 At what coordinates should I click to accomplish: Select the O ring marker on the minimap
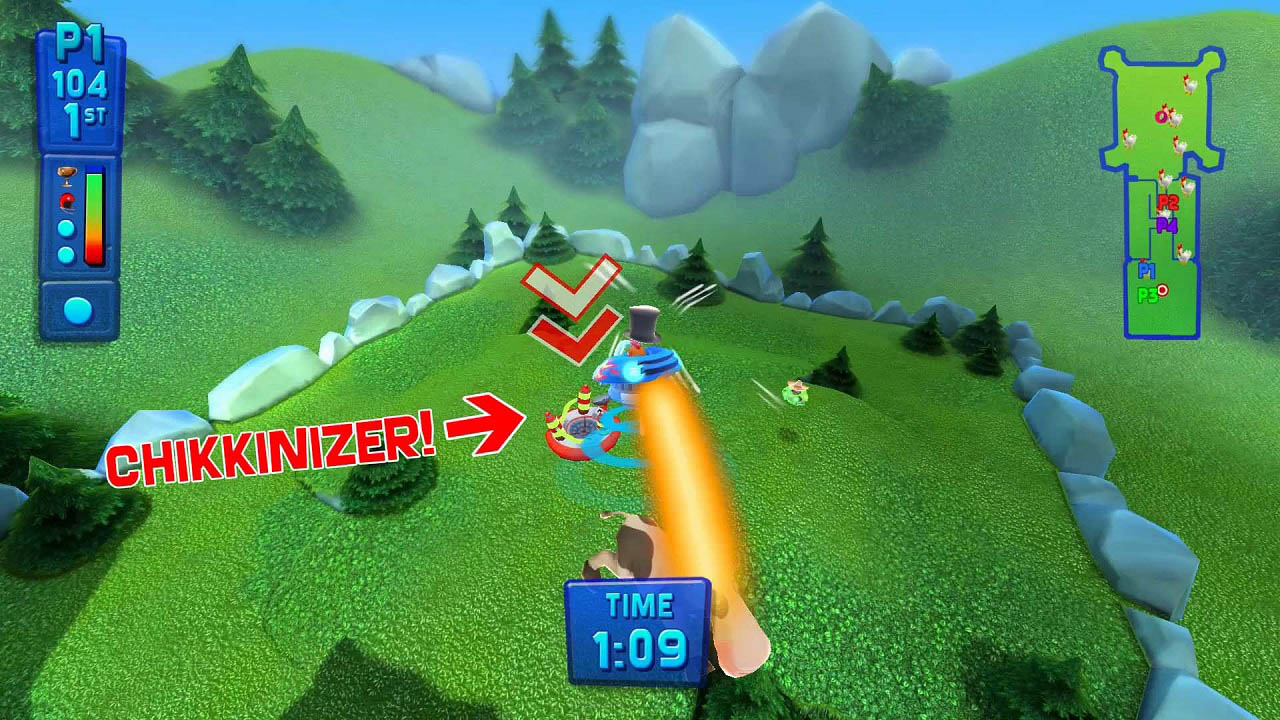coord(1160,116)
